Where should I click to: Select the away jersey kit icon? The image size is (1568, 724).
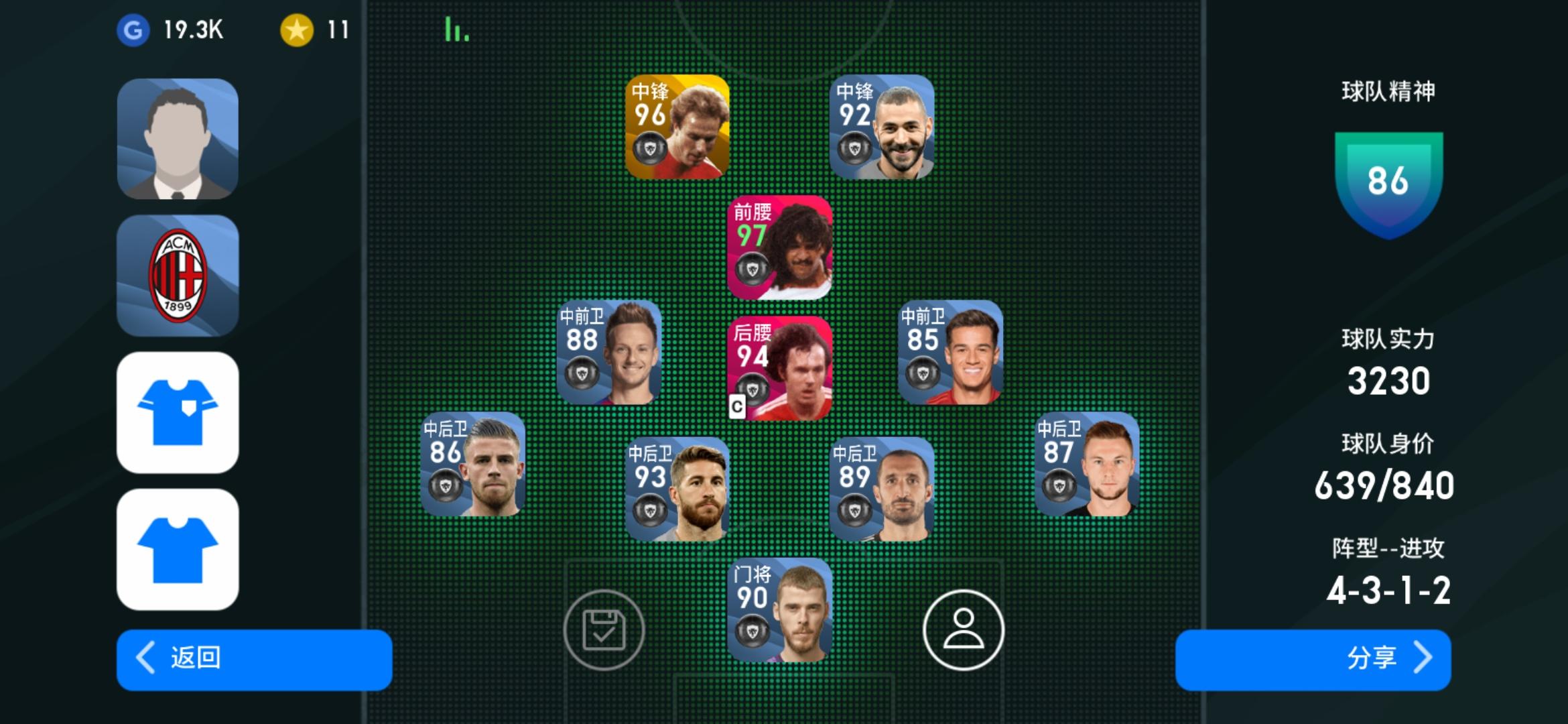(178, 550)
